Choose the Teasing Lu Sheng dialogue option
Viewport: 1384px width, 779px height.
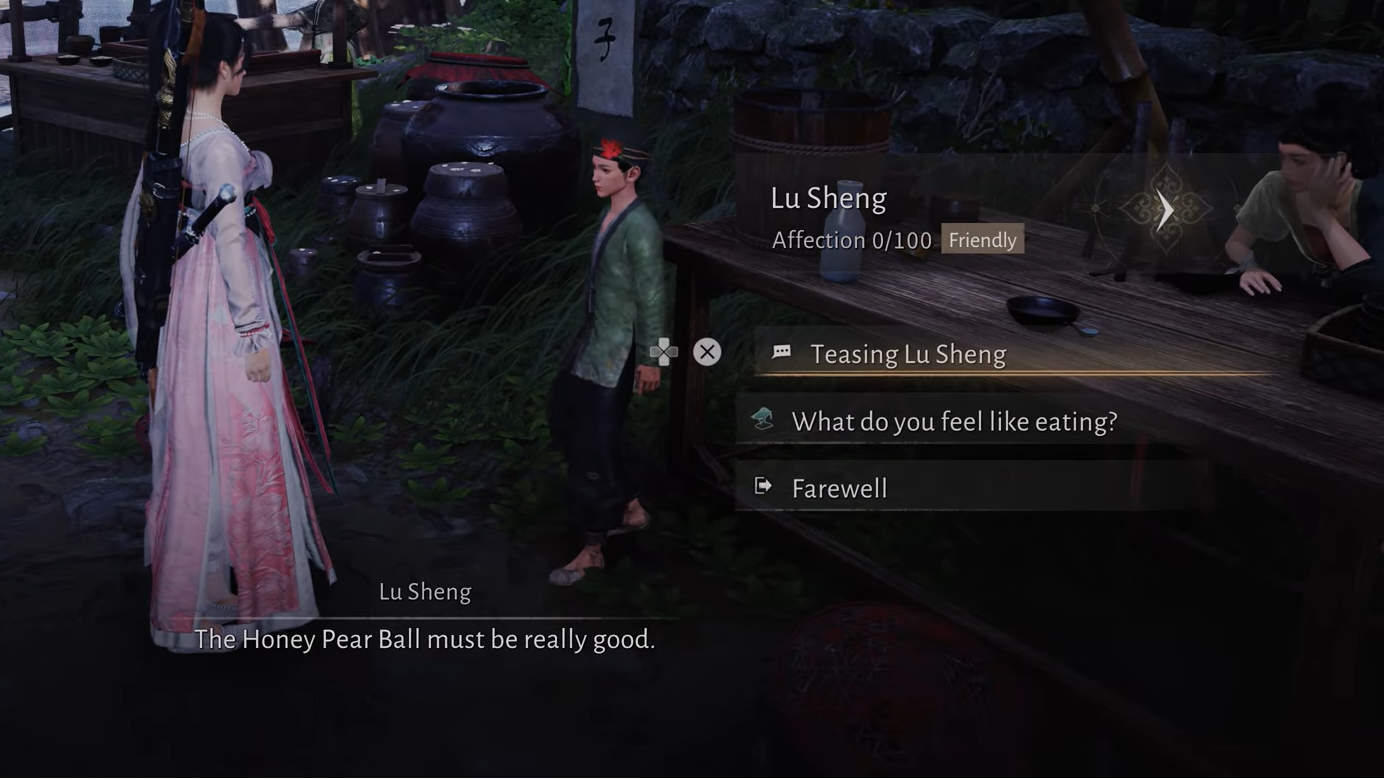click(x=907, y=354)
